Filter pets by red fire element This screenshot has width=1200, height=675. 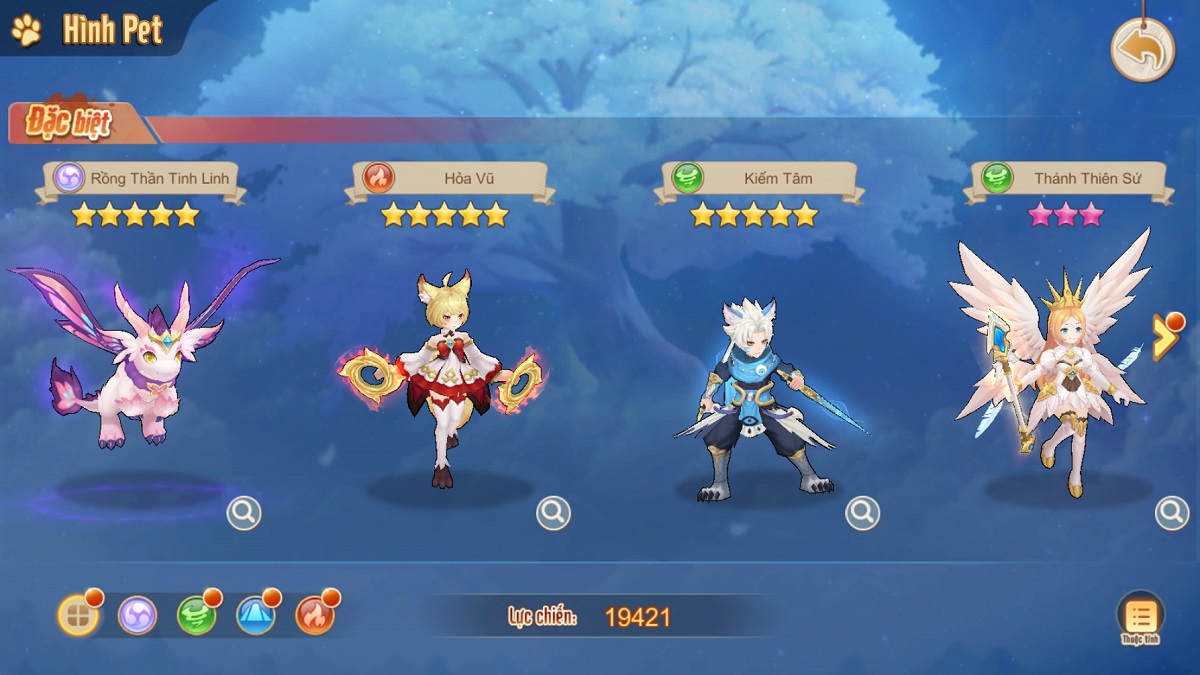point(315,615)
